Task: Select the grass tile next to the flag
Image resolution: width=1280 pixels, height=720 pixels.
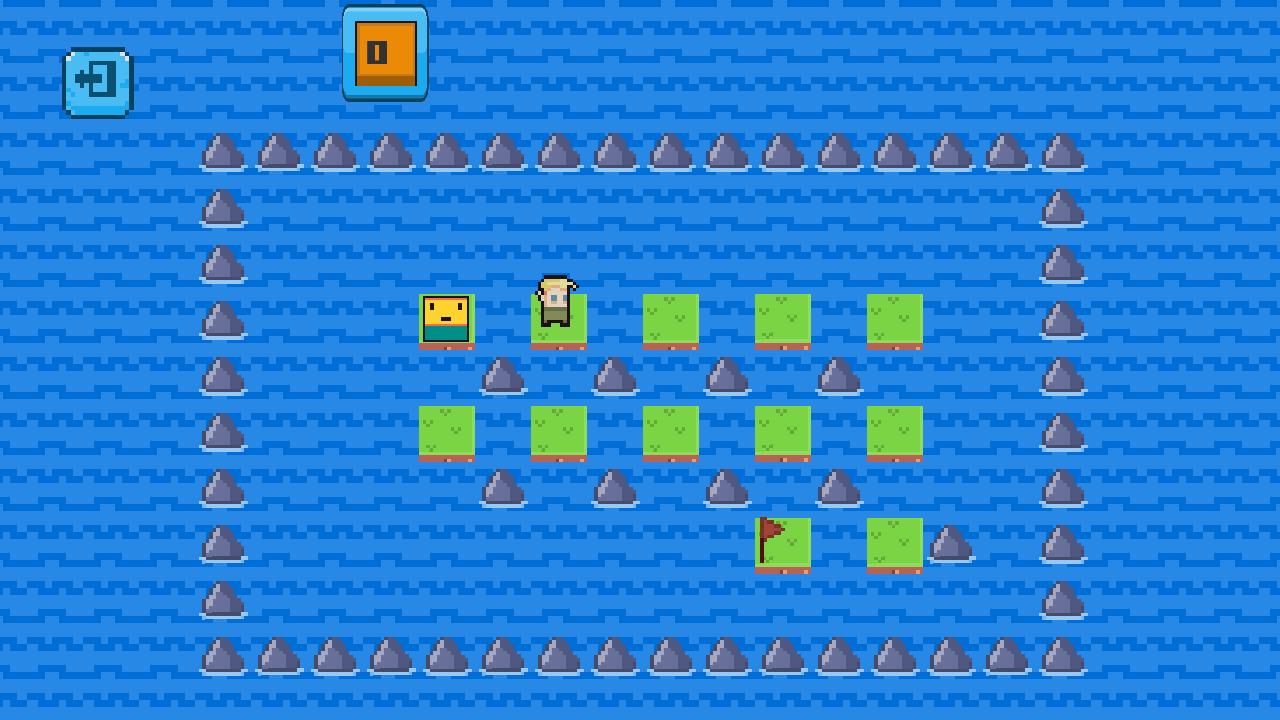Action: (x=894, y=543)
